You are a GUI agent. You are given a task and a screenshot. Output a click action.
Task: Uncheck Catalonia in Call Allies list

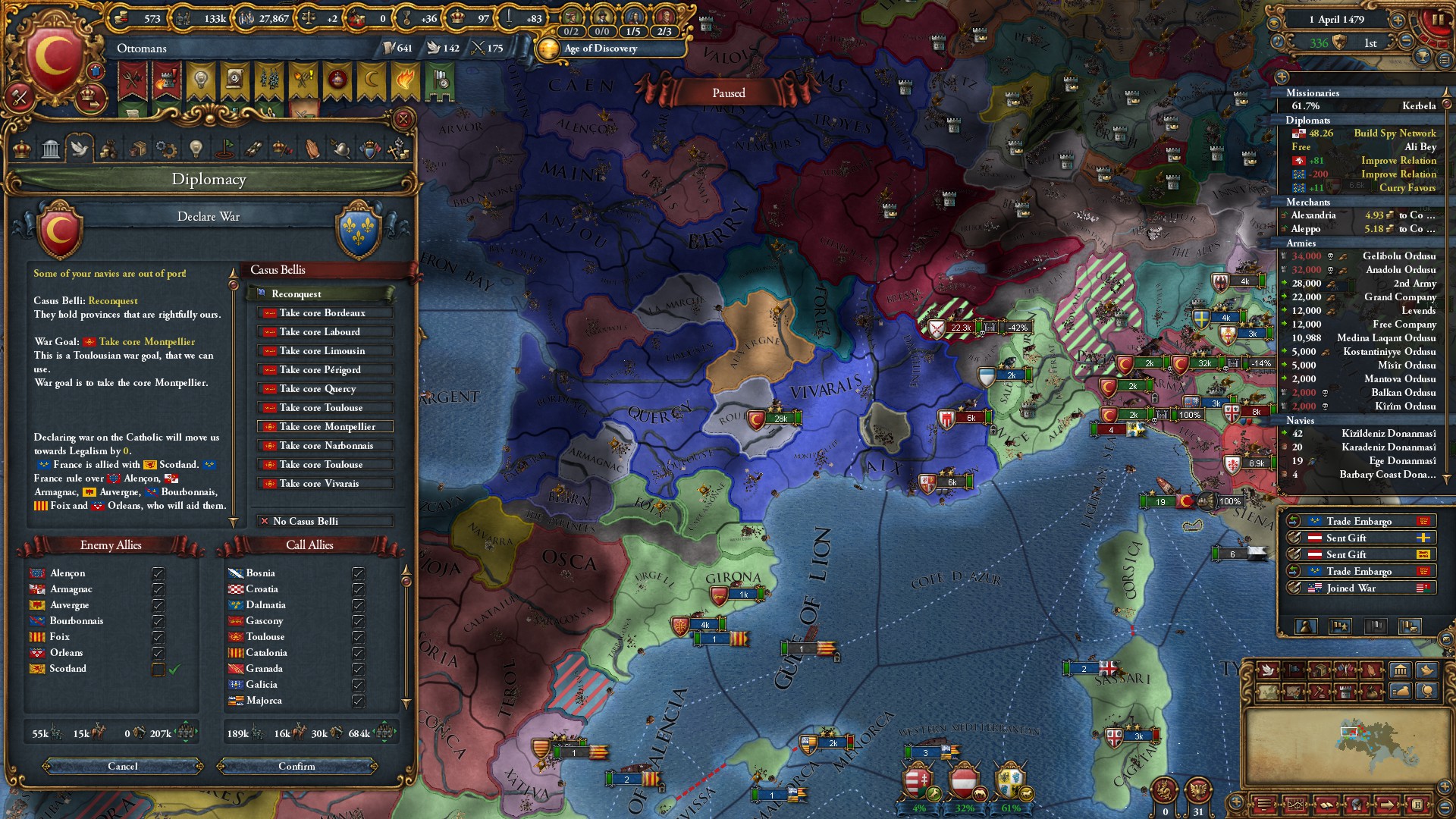point(358,653)
